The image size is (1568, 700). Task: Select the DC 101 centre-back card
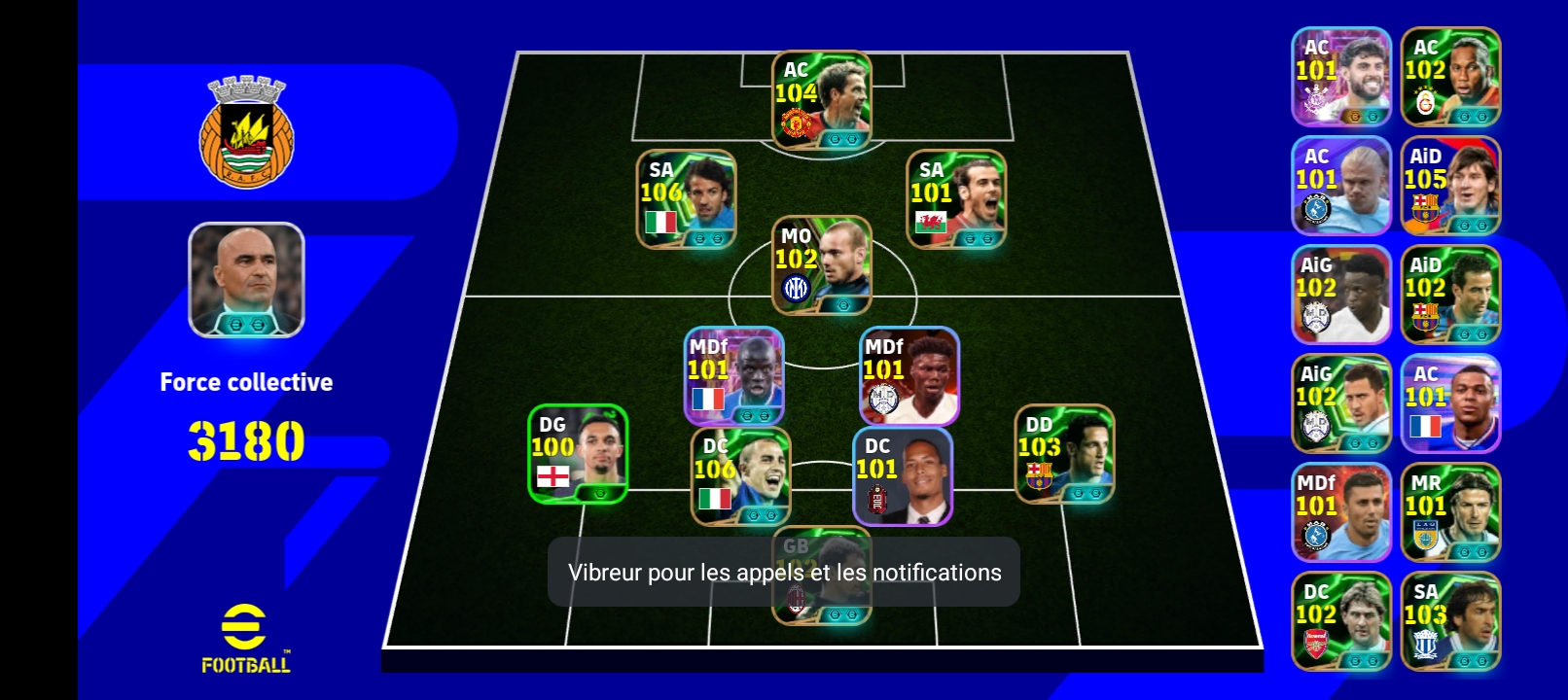[x=903, y=476]
